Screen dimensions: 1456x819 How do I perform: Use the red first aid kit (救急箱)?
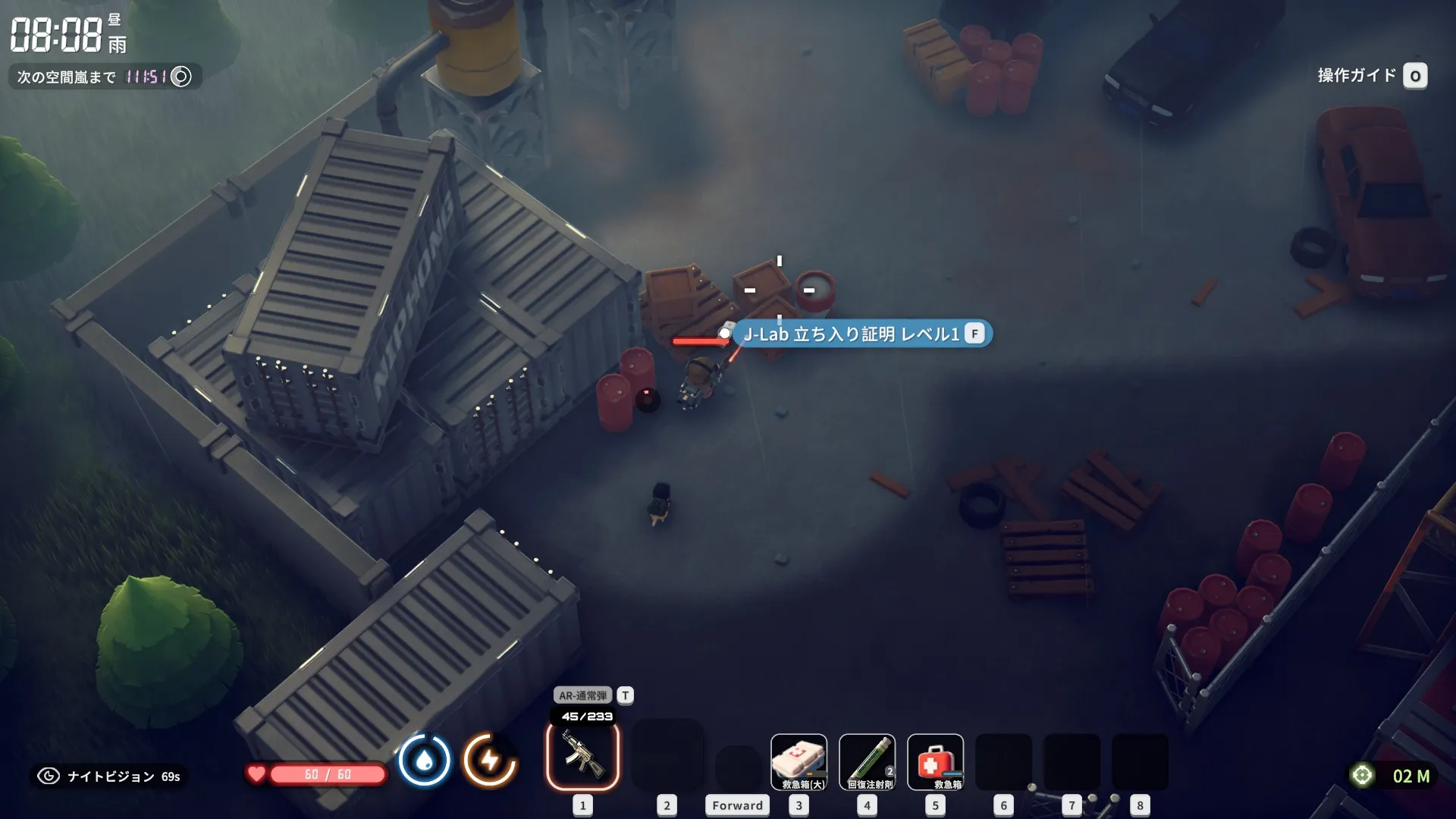pos(935,761)
